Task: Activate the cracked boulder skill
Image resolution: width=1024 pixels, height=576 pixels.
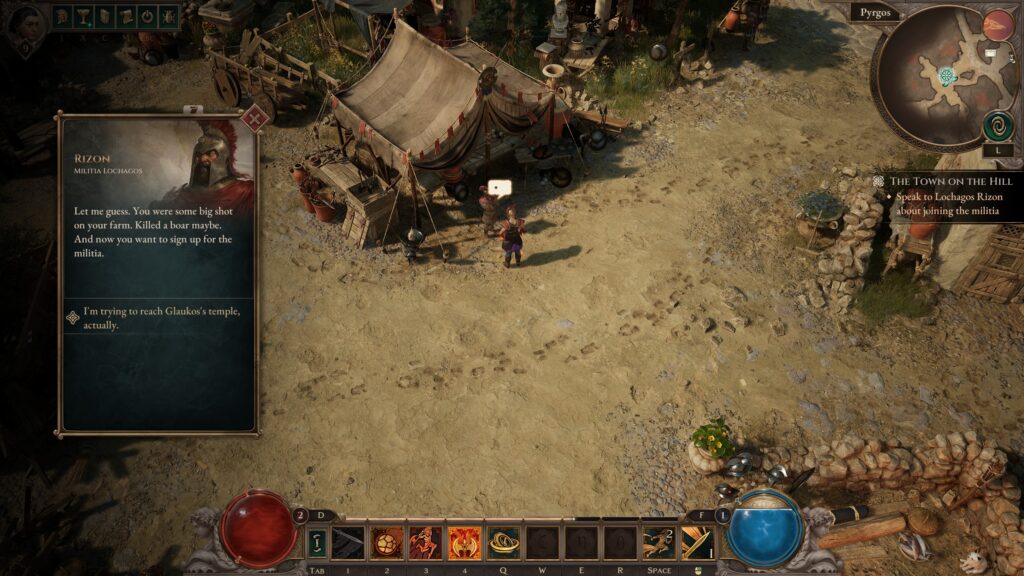Action: coord(387,542)
